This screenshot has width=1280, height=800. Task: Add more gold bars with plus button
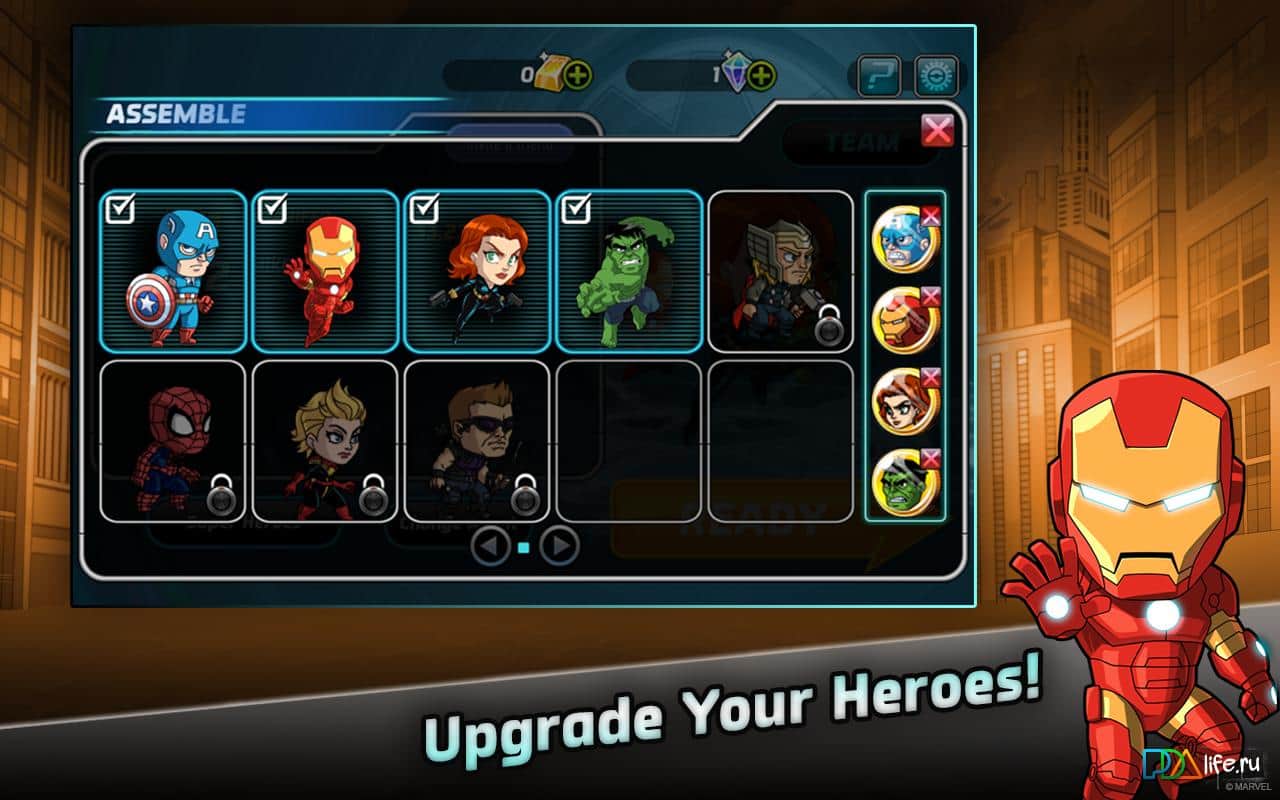[578, 75]
